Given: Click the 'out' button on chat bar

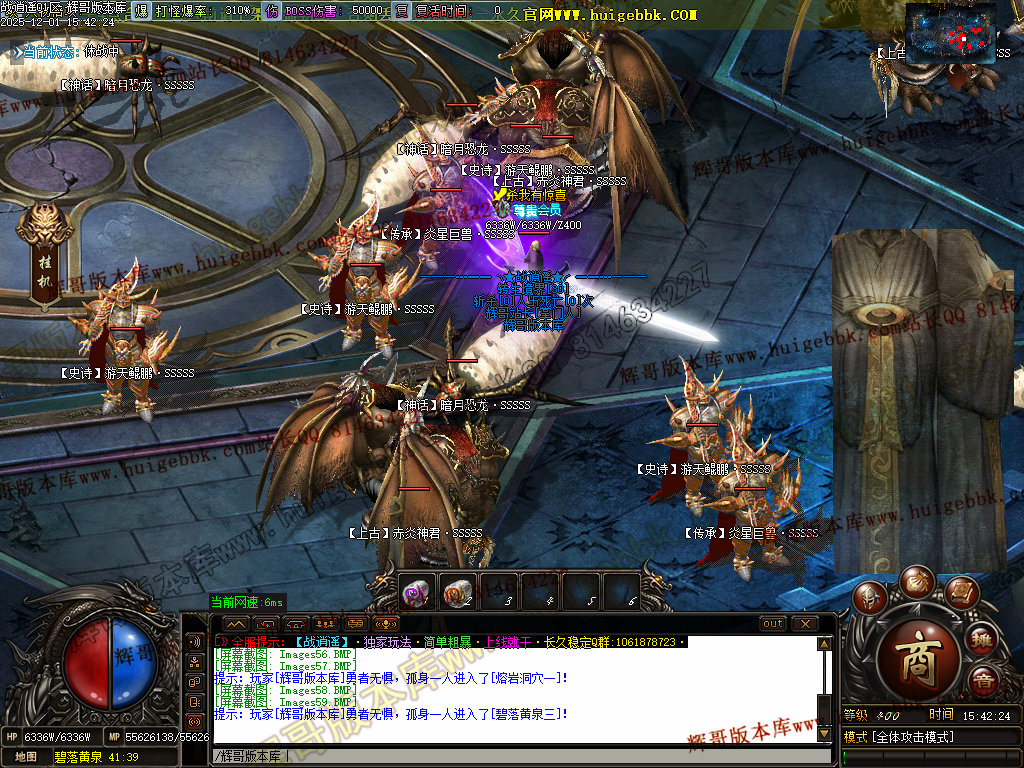Looking at the screenshot, I should coord(773,624).
